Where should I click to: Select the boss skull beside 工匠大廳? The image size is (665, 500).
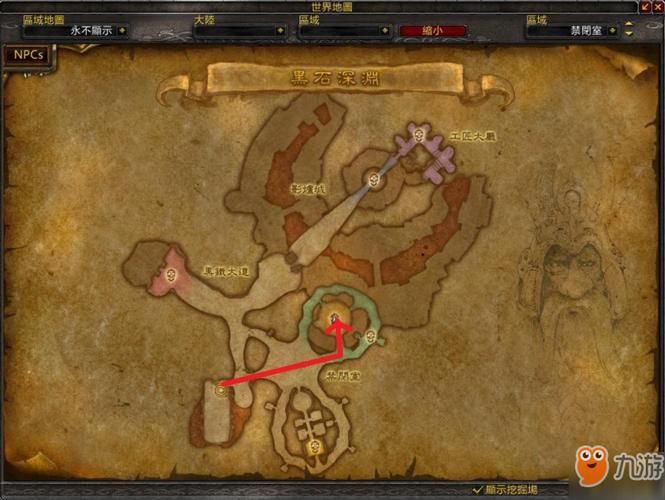420,134
